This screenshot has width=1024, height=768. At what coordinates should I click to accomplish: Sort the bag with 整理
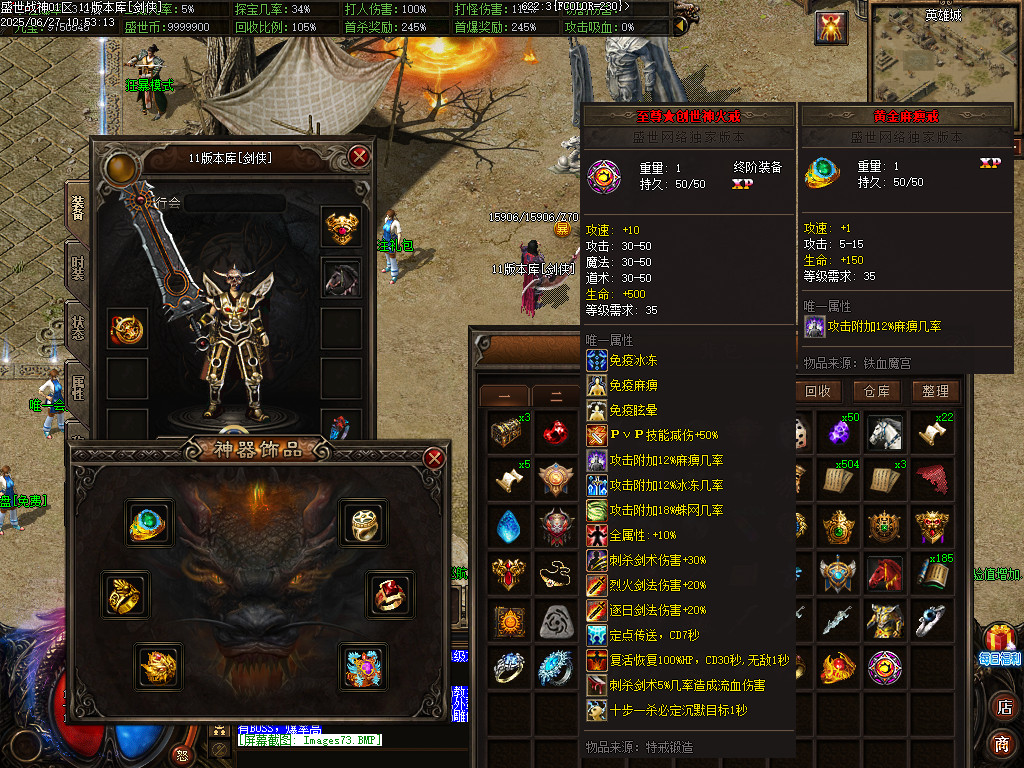pyautogui.click(x=935, y=391)
